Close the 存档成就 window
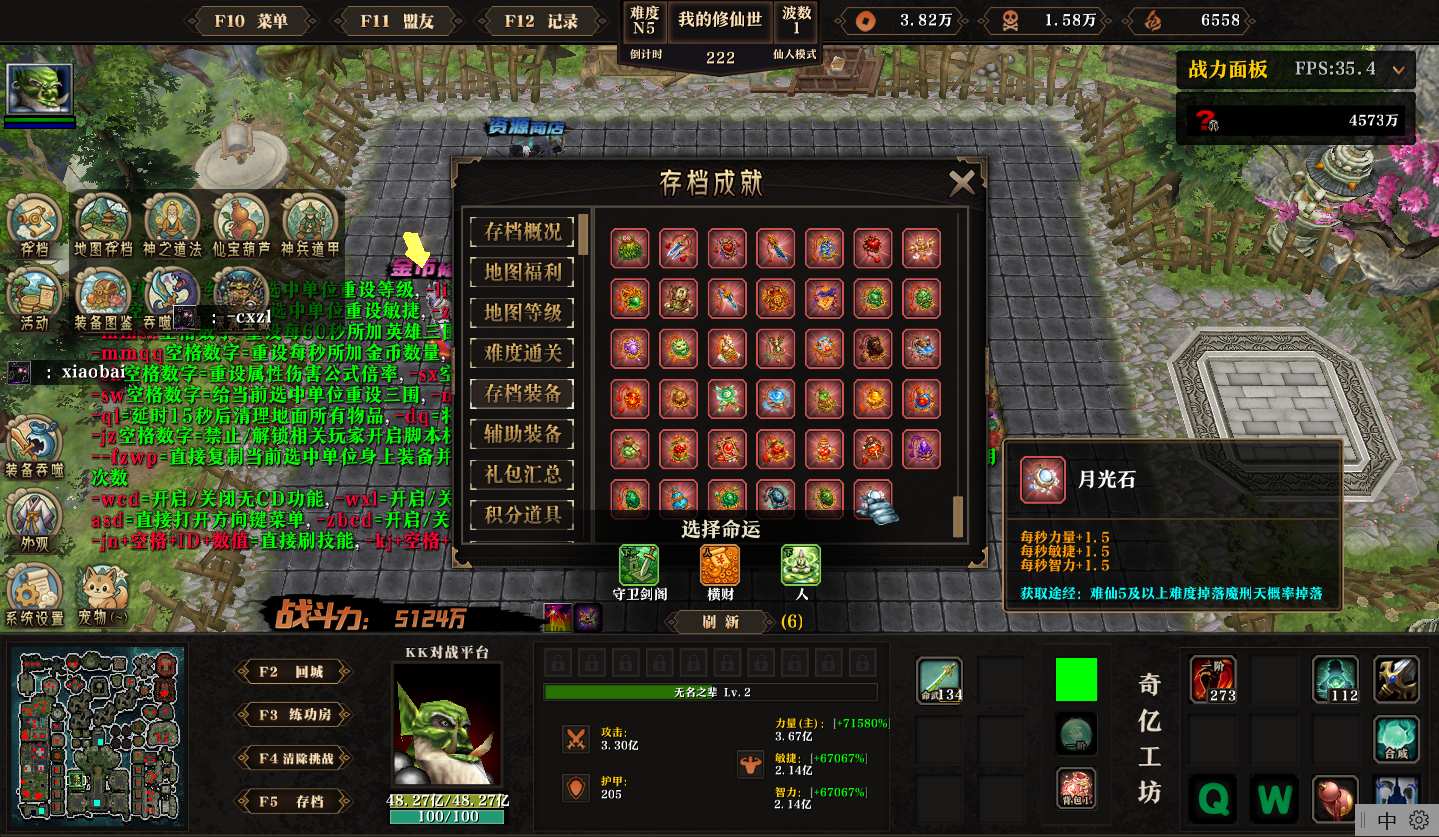The width and height of the screenshot is (1439, 837). click(961, 182)
